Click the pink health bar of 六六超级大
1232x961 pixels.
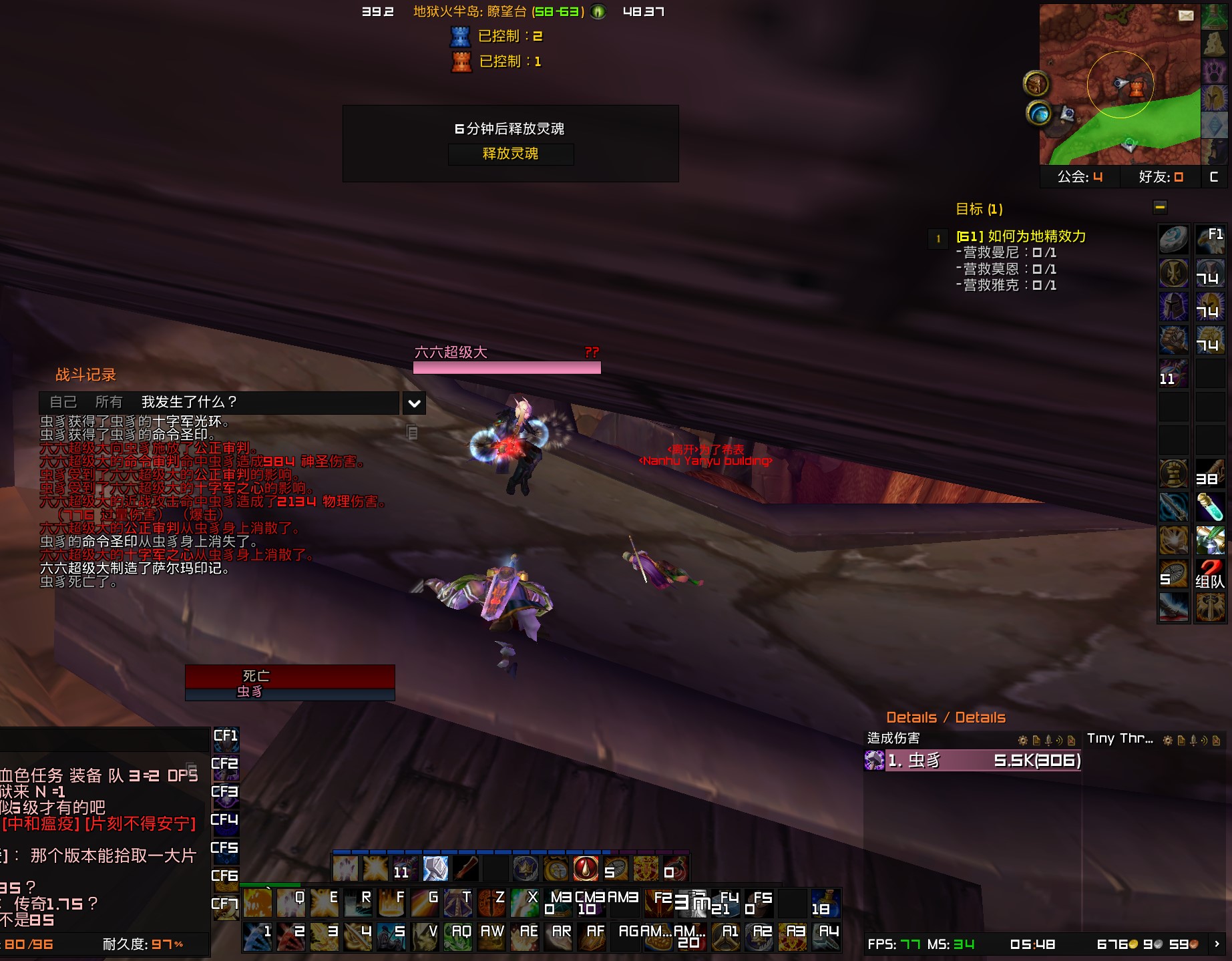pyautogui.click(x=507, y=366)
